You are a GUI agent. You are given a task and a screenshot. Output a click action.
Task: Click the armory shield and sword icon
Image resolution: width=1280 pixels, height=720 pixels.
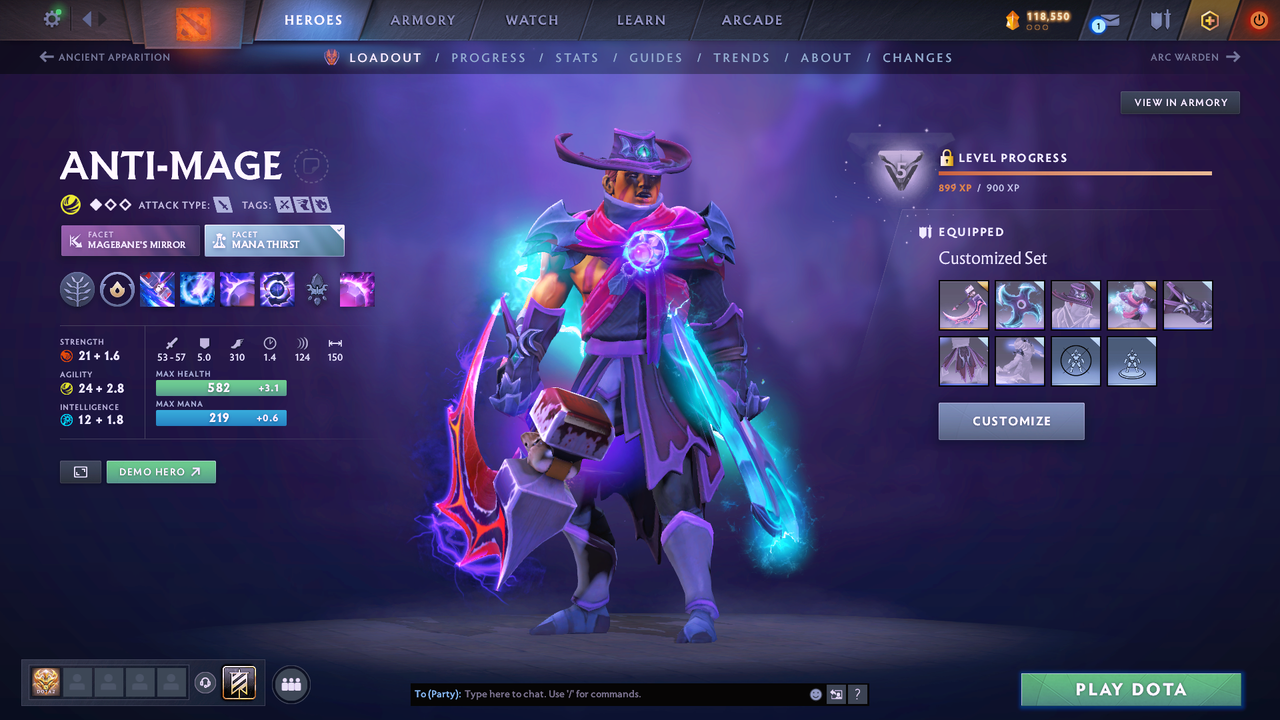(x=1160, y=20)
